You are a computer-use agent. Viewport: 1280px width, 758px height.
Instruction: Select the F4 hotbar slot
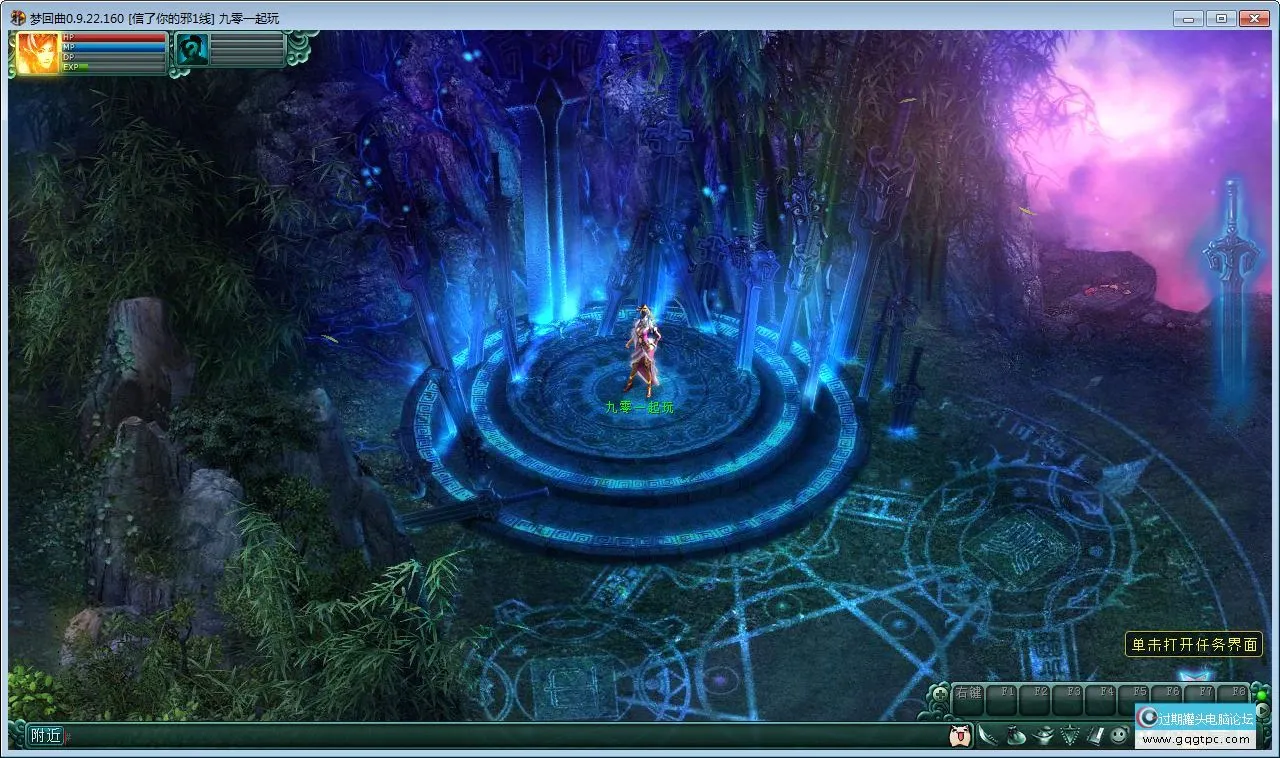1103,699
